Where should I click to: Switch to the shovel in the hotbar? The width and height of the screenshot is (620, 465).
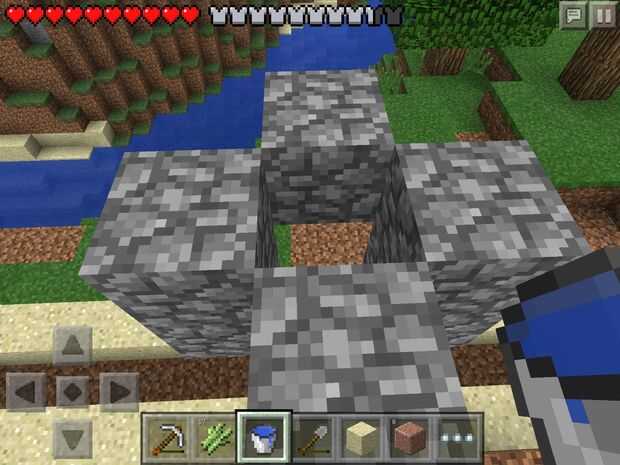313,437
